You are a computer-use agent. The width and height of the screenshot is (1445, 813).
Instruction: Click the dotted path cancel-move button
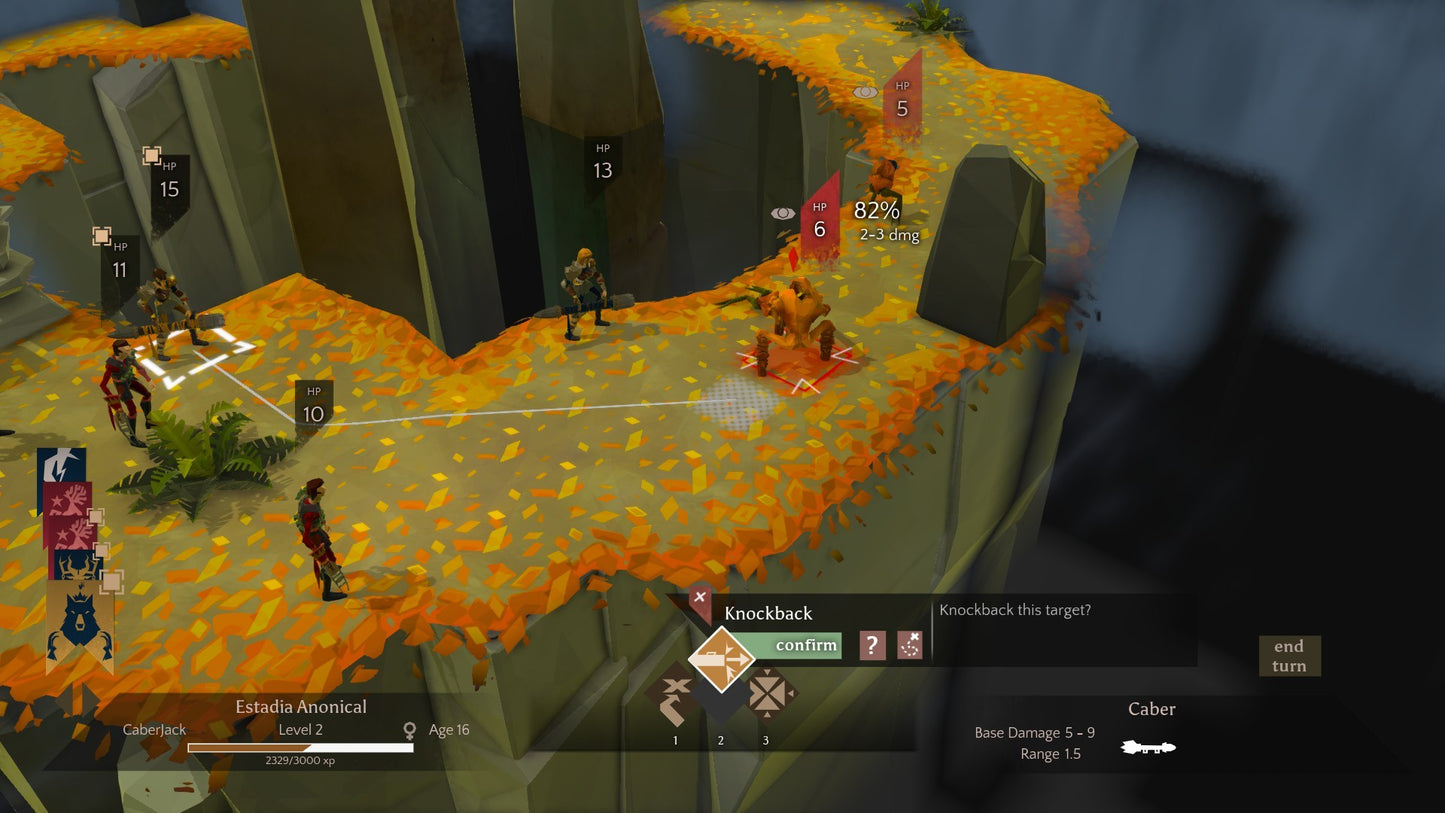[x=909, y=646]
